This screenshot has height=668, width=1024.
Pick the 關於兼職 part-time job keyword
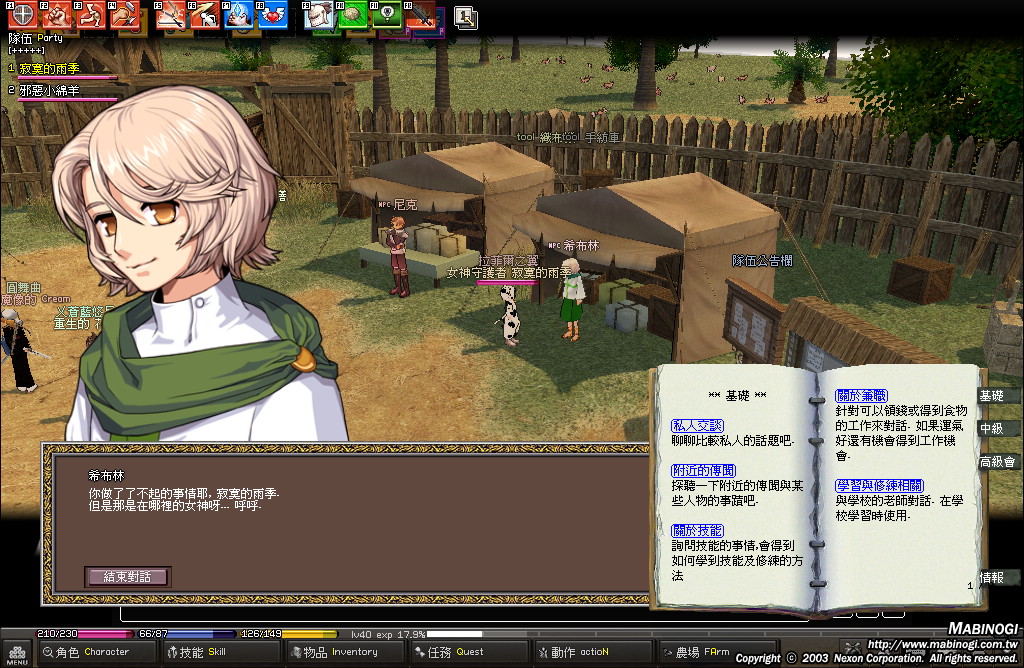[x=861, y=396]
